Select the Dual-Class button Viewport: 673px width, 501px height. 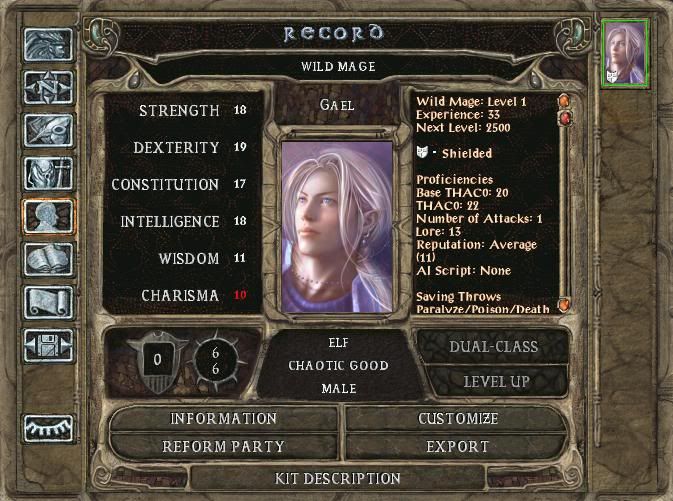point(494,347)
